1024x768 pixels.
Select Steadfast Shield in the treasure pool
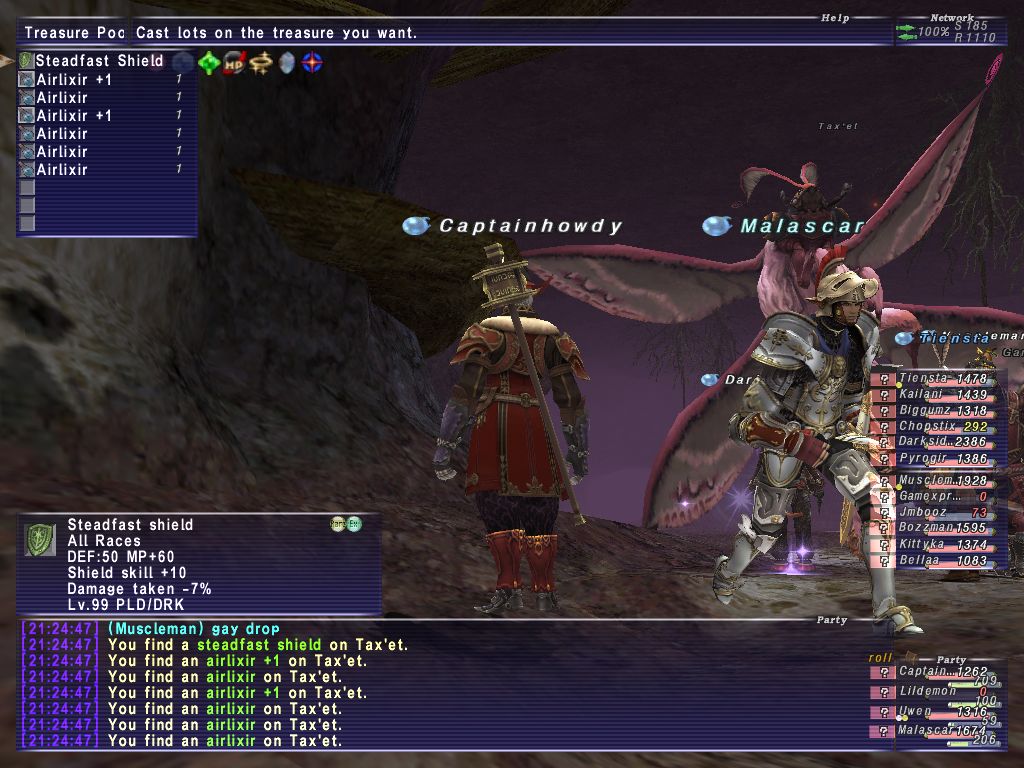click(x=99, y=61)
